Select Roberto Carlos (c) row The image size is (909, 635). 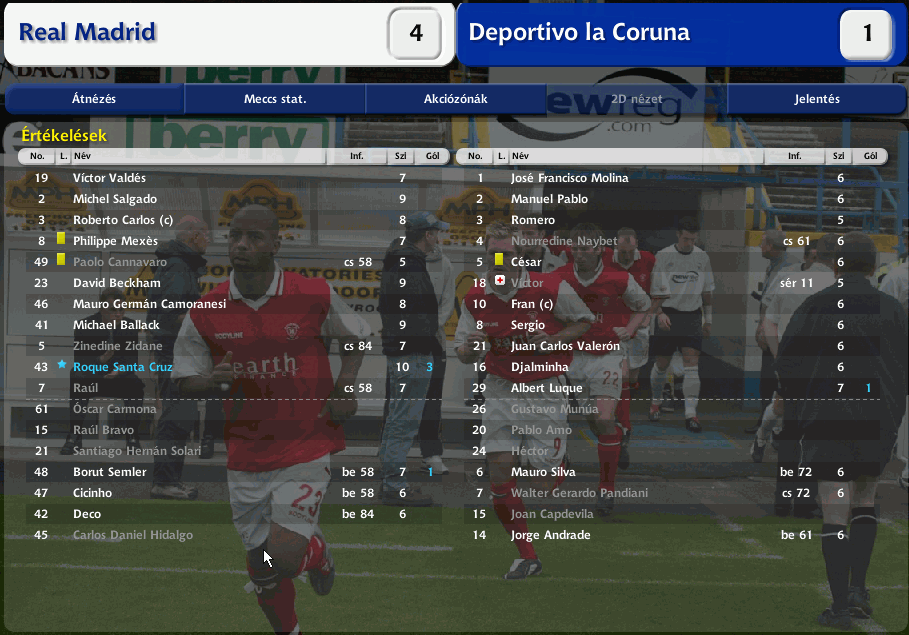pos(121,220)
